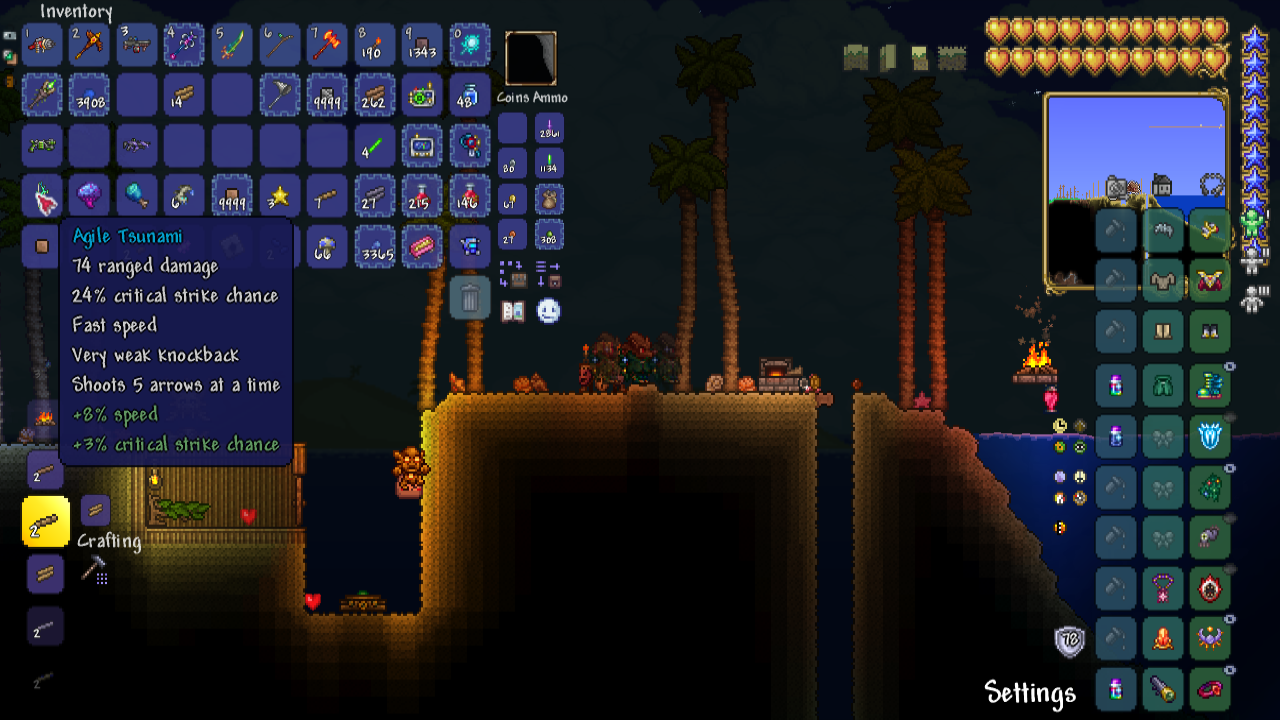Select the defense shield showing 78
The image size is (1280, 720).
tap(1071, 641)
